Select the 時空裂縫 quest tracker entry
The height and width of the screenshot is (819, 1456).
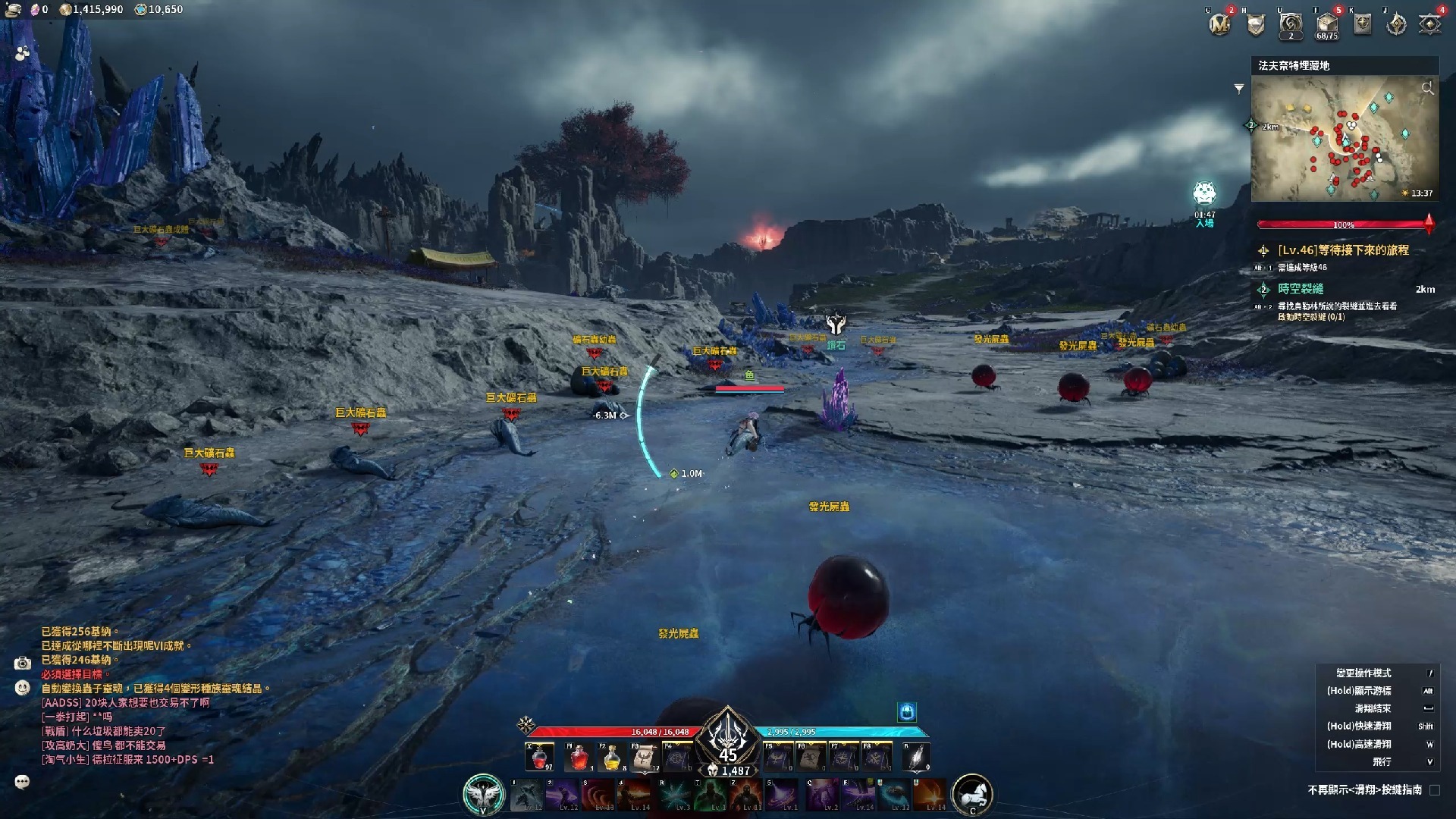[x=1300, y=289]
